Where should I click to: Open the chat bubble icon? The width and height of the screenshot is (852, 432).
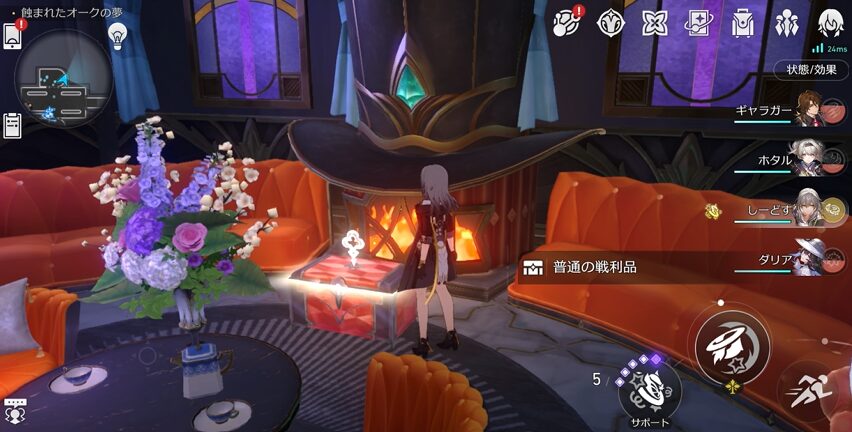(x=14, y=410)
